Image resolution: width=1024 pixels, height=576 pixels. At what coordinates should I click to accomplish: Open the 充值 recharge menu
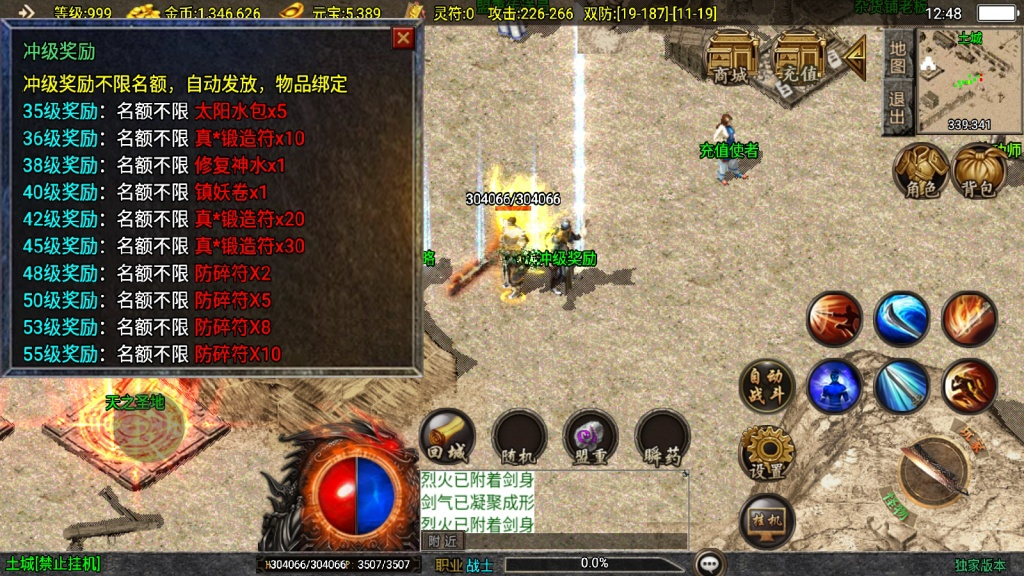pos(797,56)
